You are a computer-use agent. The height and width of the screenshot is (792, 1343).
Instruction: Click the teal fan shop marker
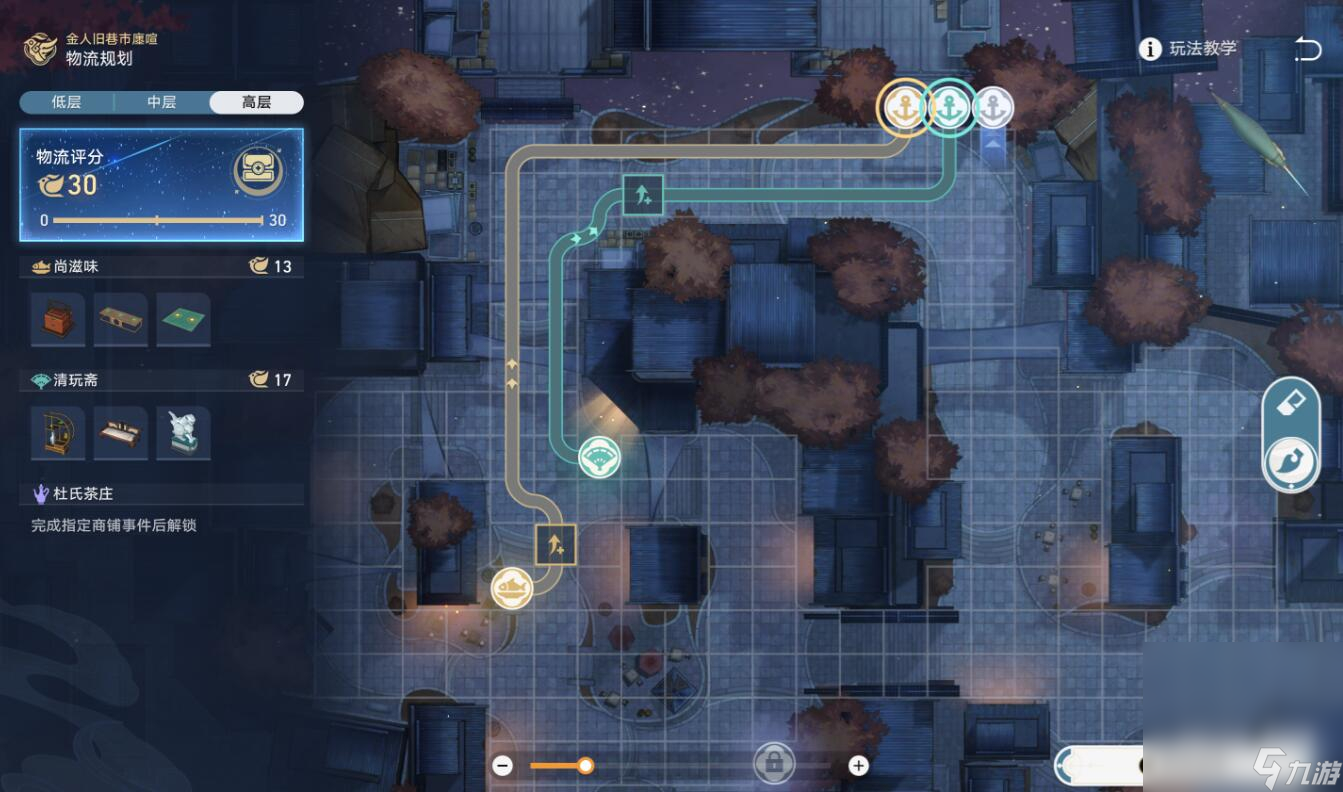coord(600,457)
